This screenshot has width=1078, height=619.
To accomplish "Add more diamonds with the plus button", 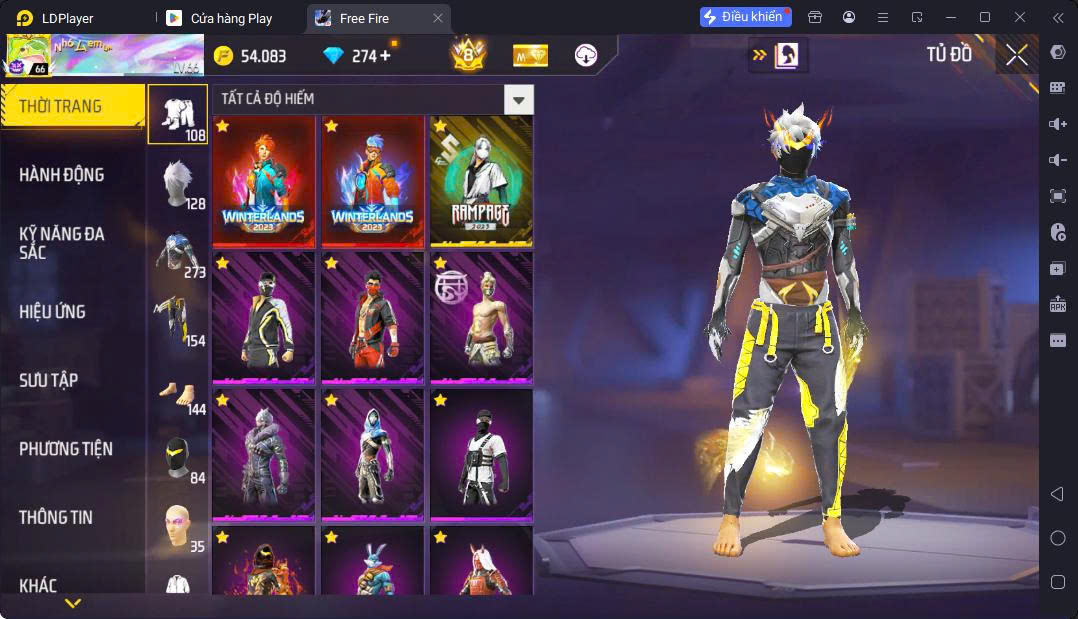I will pos(386,56).
